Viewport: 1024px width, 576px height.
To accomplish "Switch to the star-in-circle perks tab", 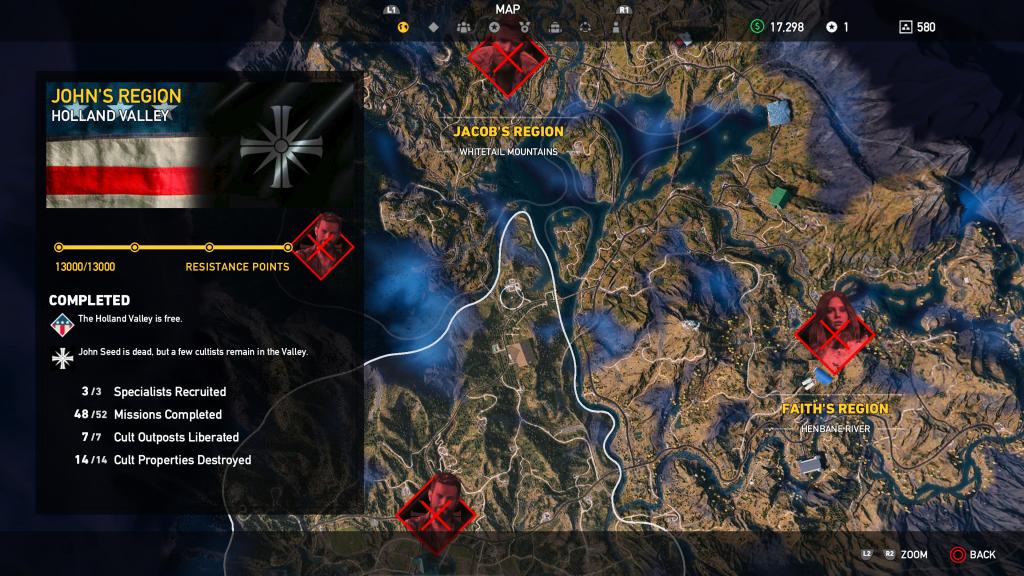I will click(x=494, y=27).
